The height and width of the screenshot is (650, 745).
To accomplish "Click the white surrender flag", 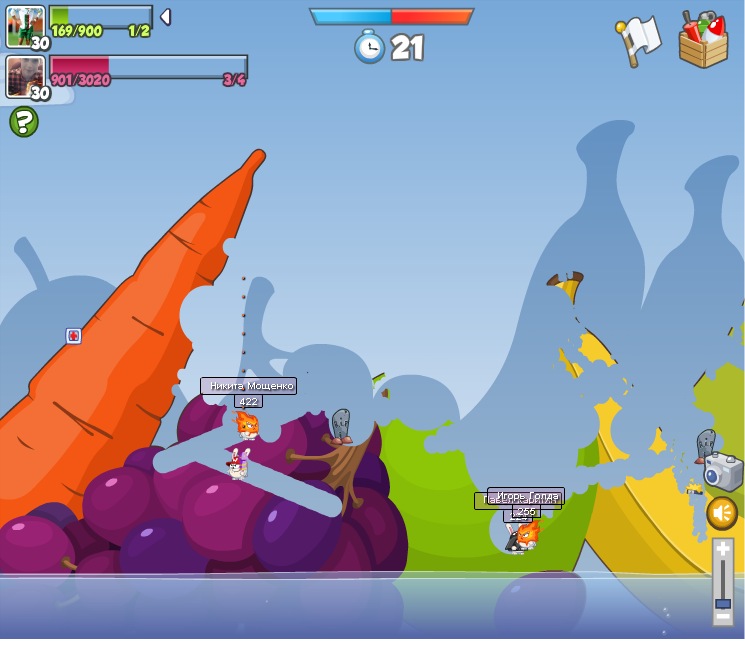I will tap(638, 40).
